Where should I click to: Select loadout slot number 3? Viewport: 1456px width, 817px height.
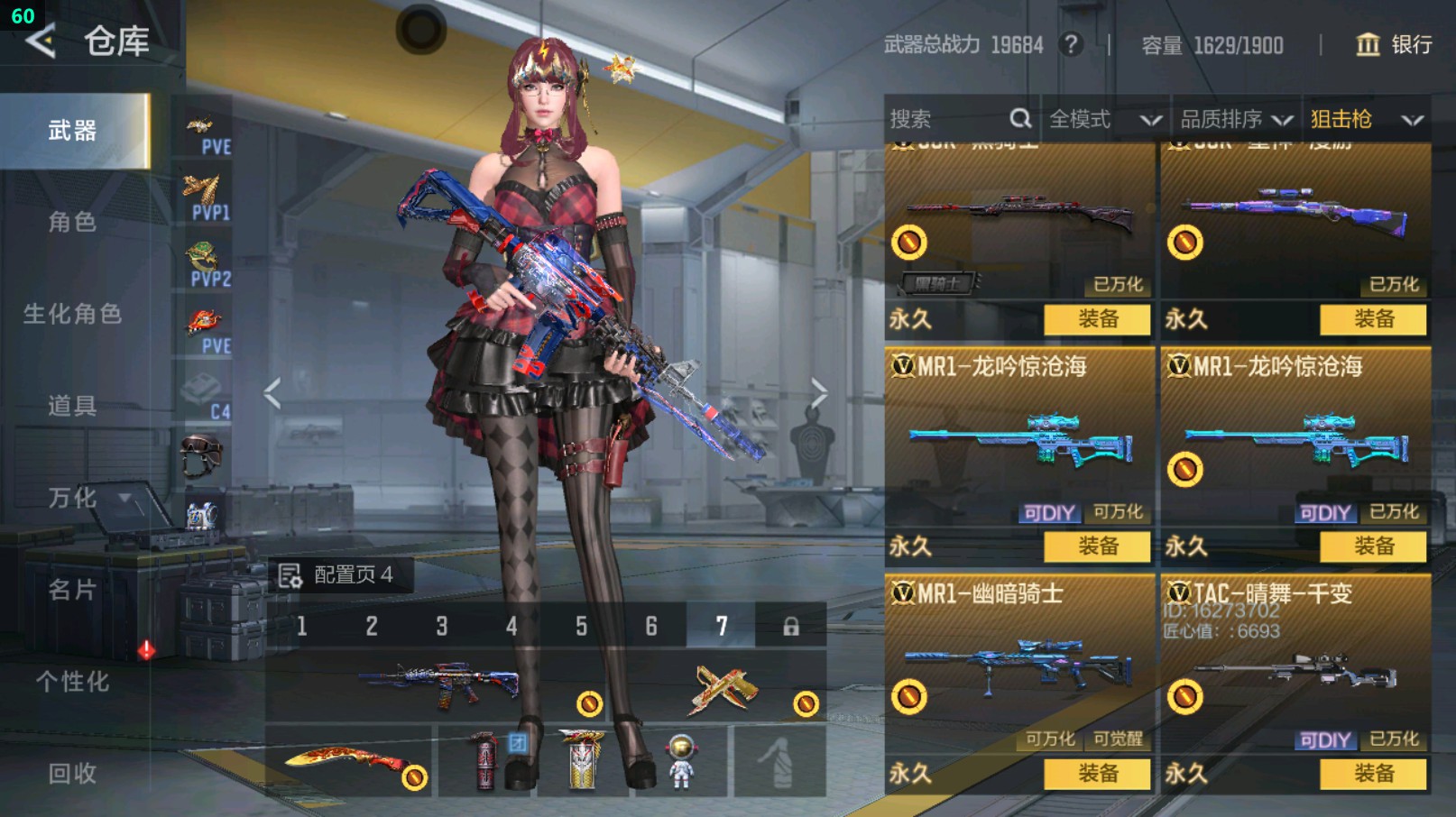442,626
